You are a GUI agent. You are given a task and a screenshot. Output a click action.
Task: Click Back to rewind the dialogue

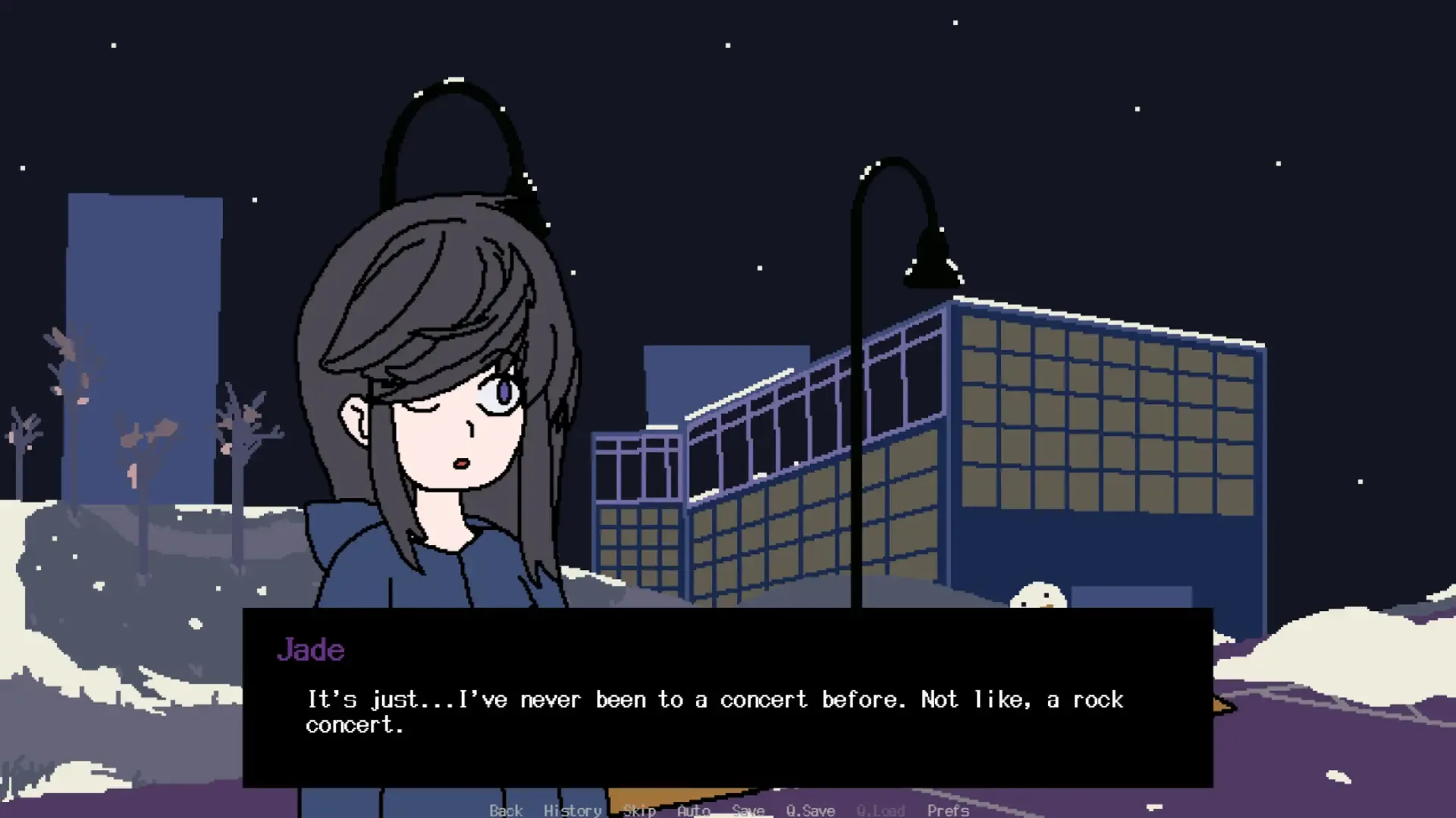click(506, 810)
